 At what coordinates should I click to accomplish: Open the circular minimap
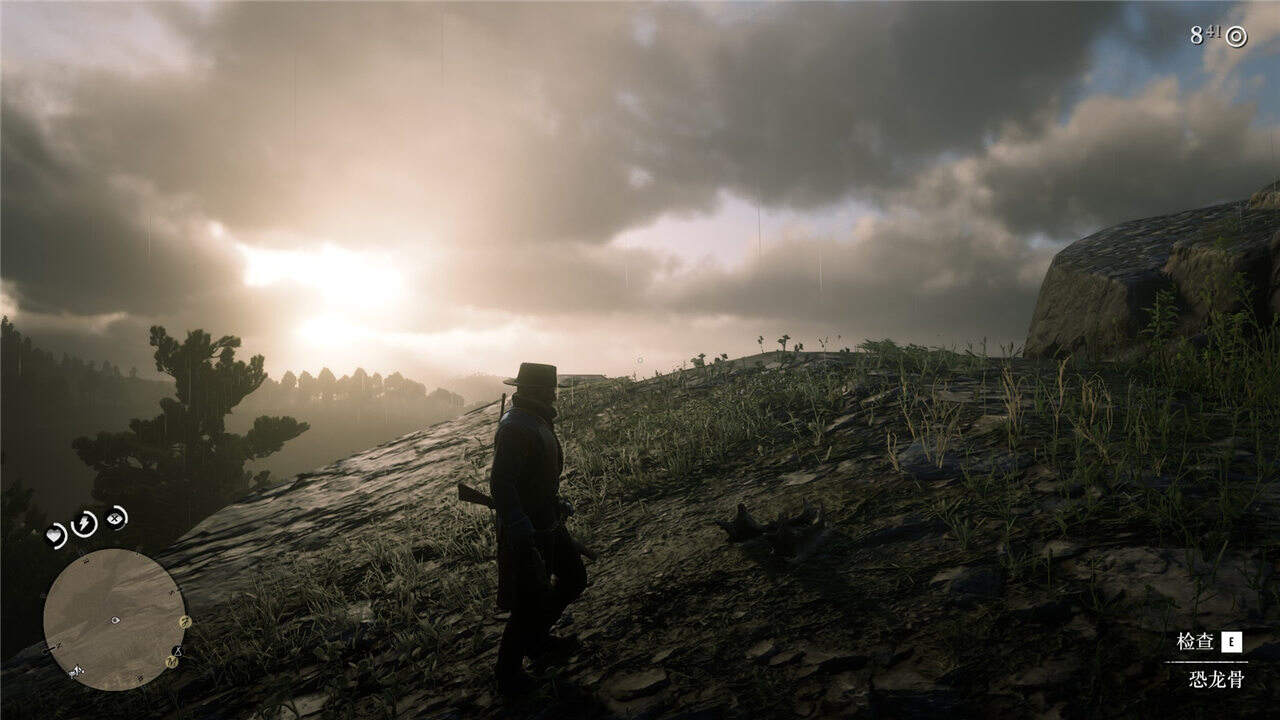click(114, 619)
